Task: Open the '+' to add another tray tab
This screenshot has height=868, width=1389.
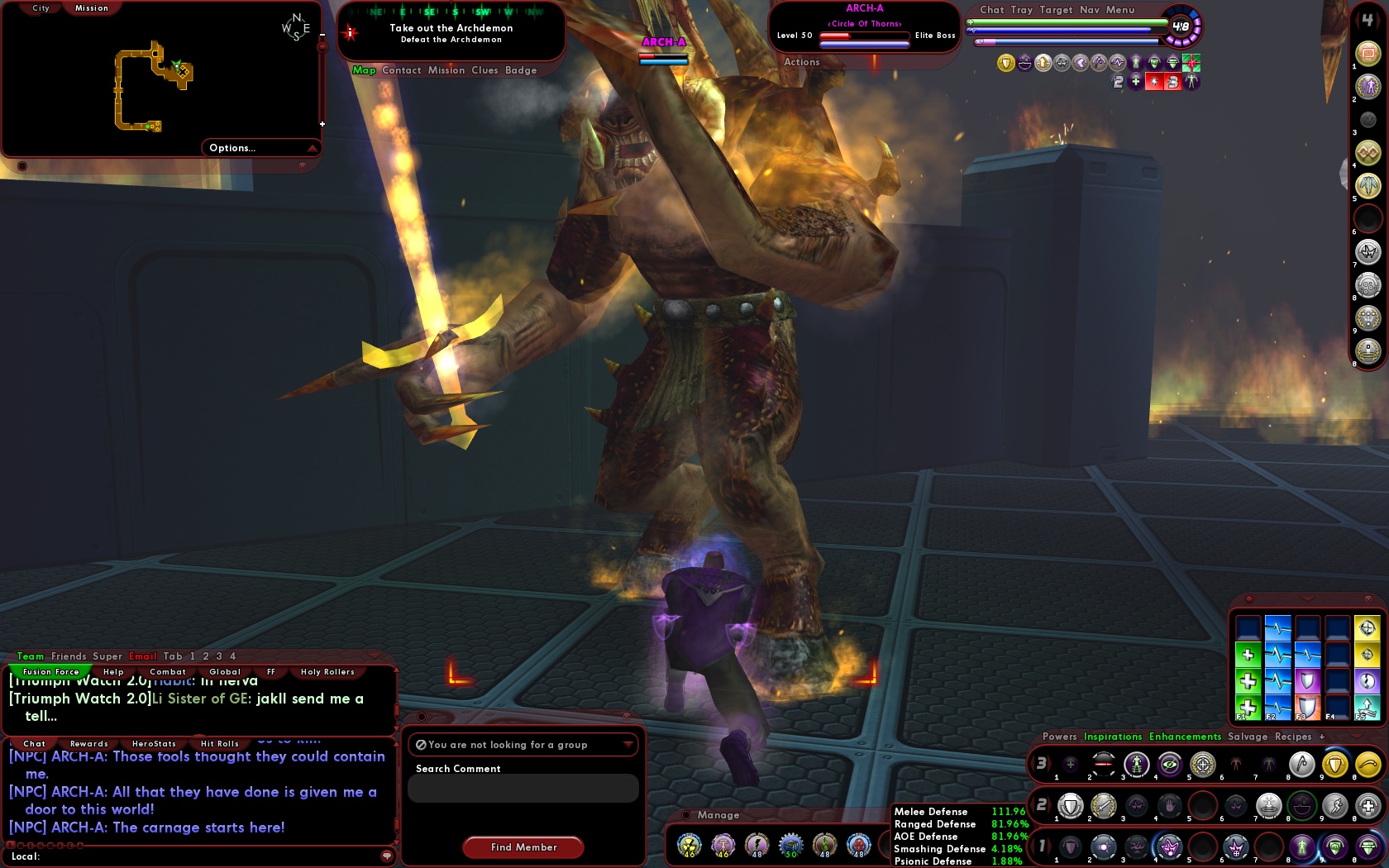Action: (1324, 737)
